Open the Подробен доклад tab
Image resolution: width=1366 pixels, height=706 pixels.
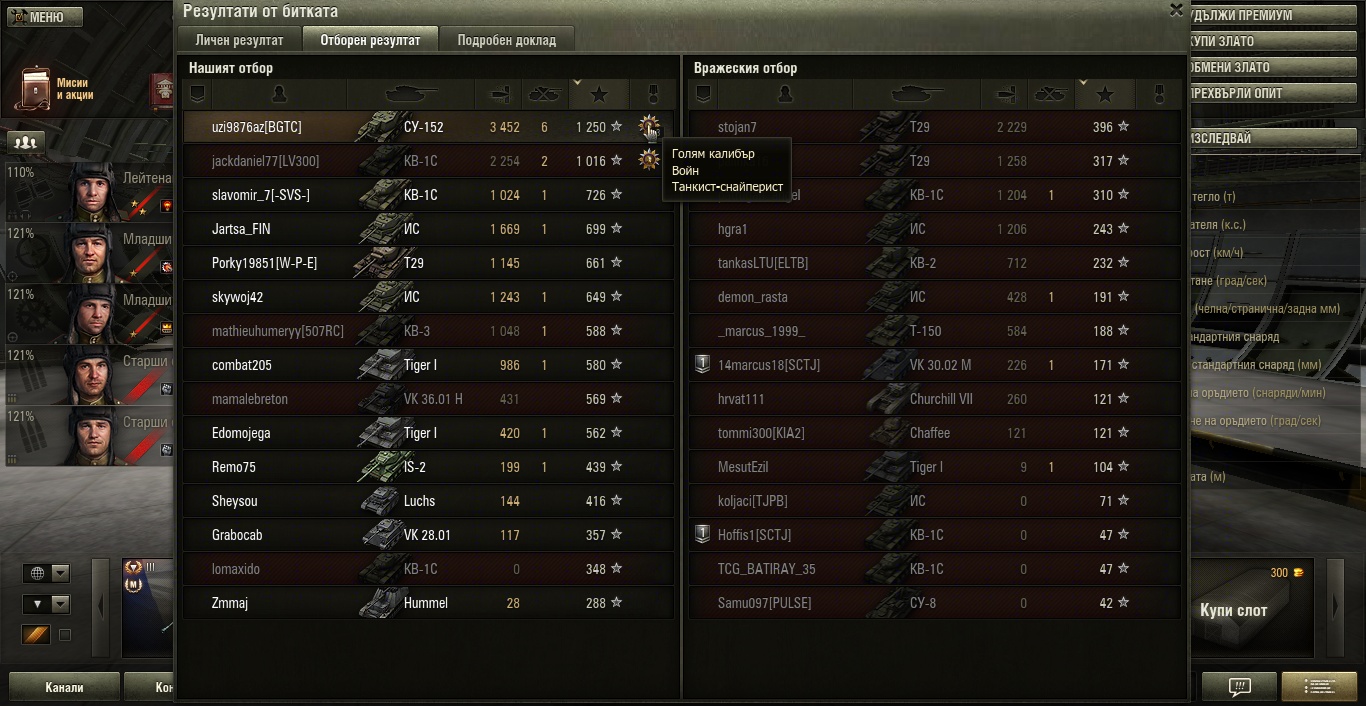[506, 40]
